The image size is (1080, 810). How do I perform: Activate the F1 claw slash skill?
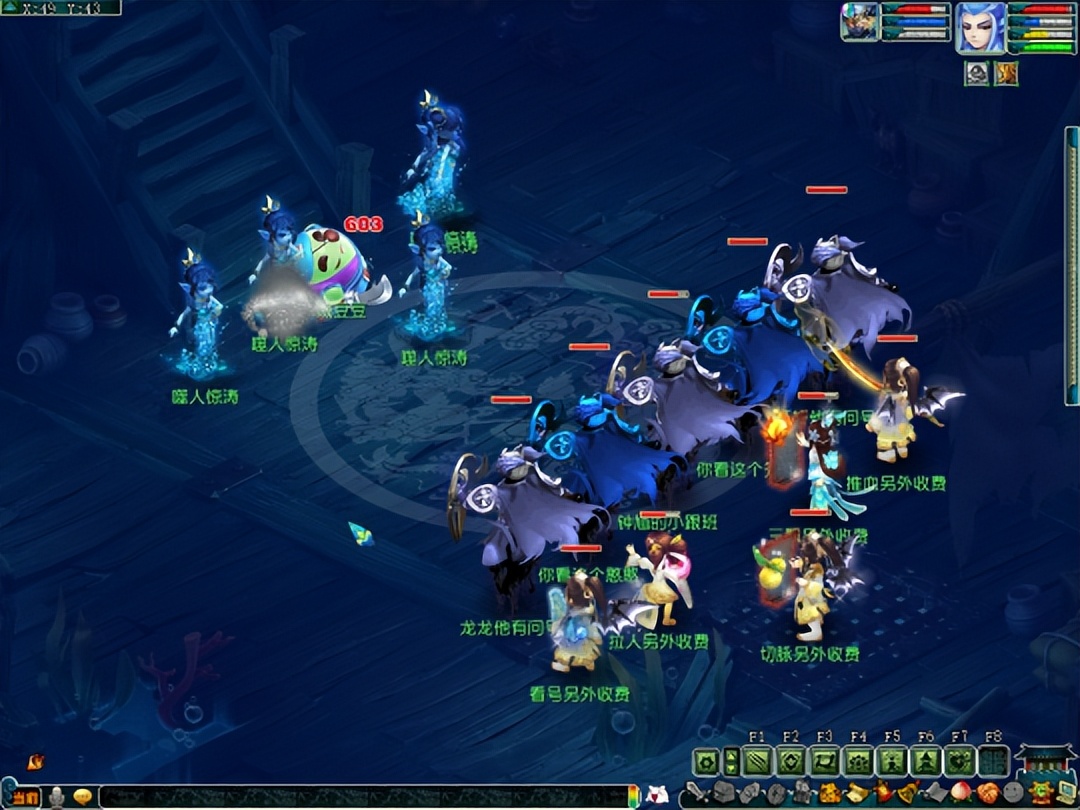coord(757,763)
